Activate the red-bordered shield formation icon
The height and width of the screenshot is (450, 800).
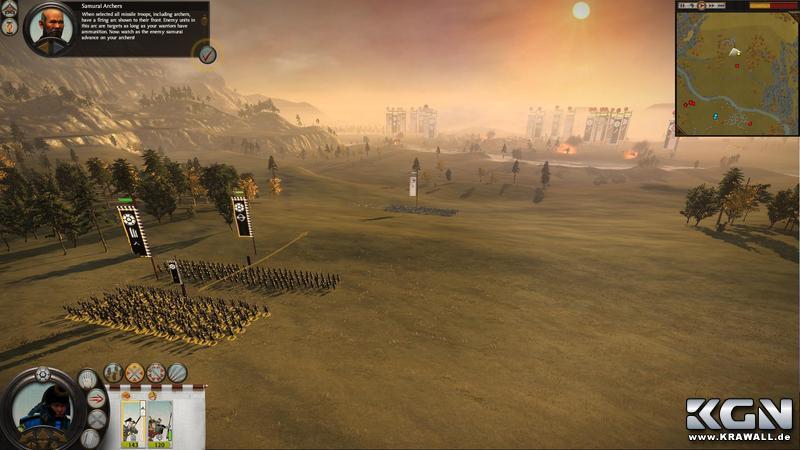click(x=156, y=372)
